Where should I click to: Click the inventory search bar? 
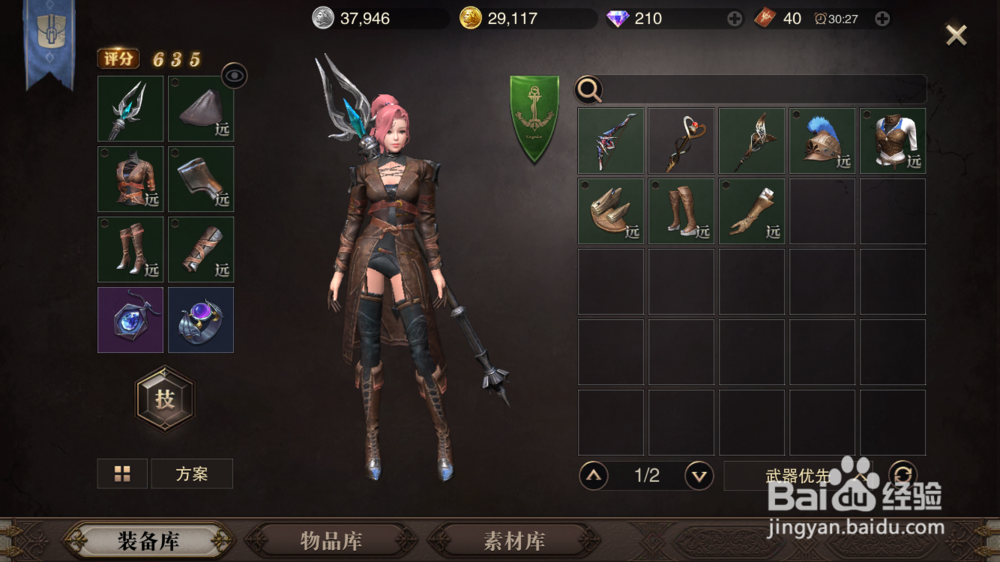[762, 90]
